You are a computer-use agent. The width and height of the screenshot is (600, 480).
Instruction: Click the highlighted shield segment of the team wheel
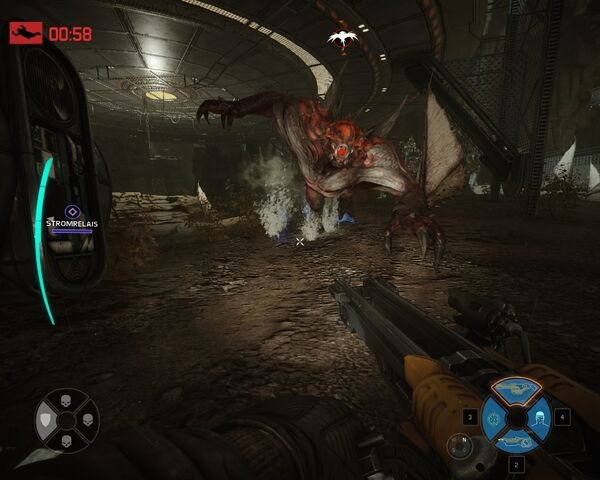pos(46,422)
